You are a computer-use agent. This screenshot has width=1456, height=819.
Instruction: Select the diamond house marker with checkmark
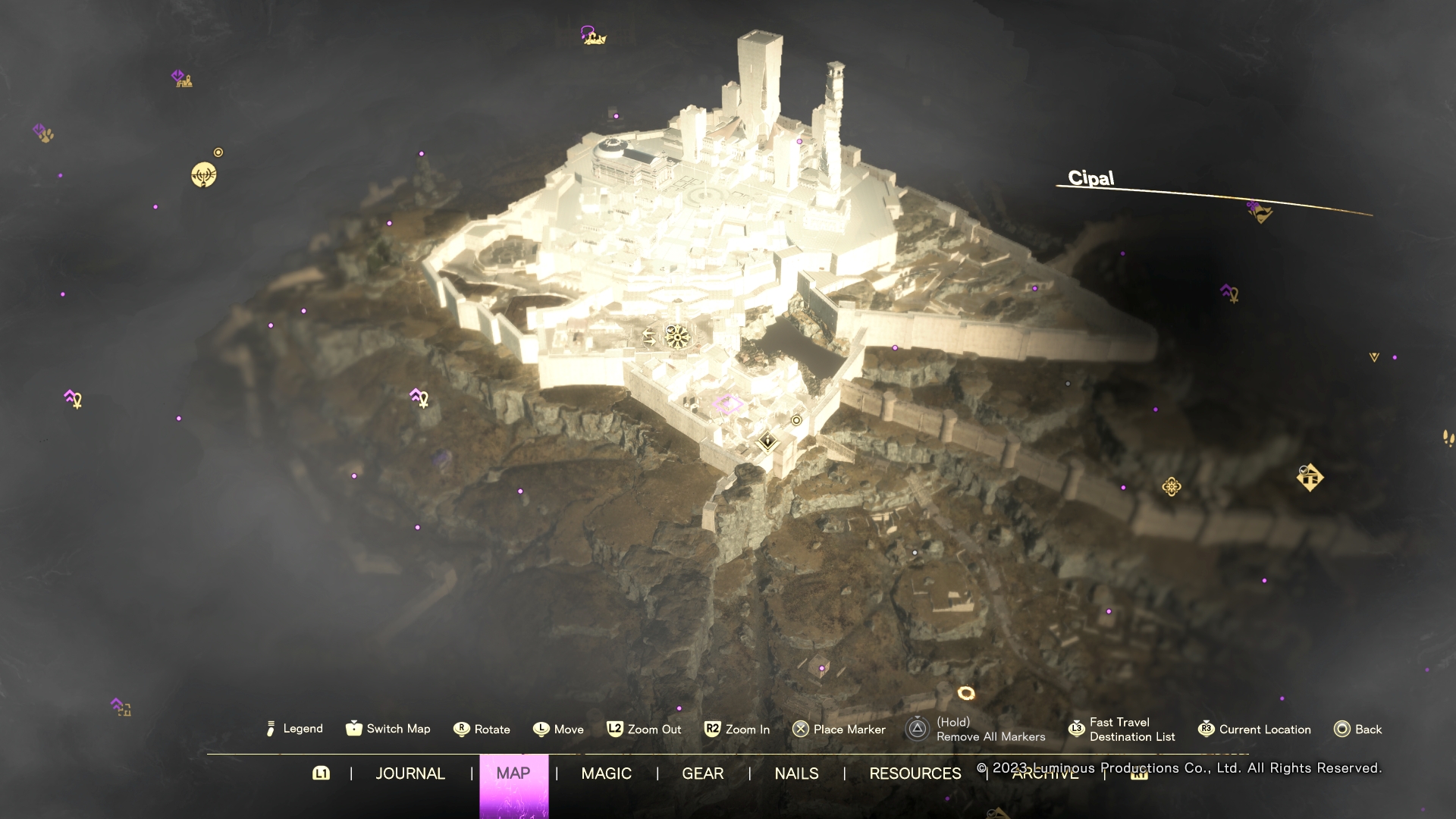[1310, 478]
